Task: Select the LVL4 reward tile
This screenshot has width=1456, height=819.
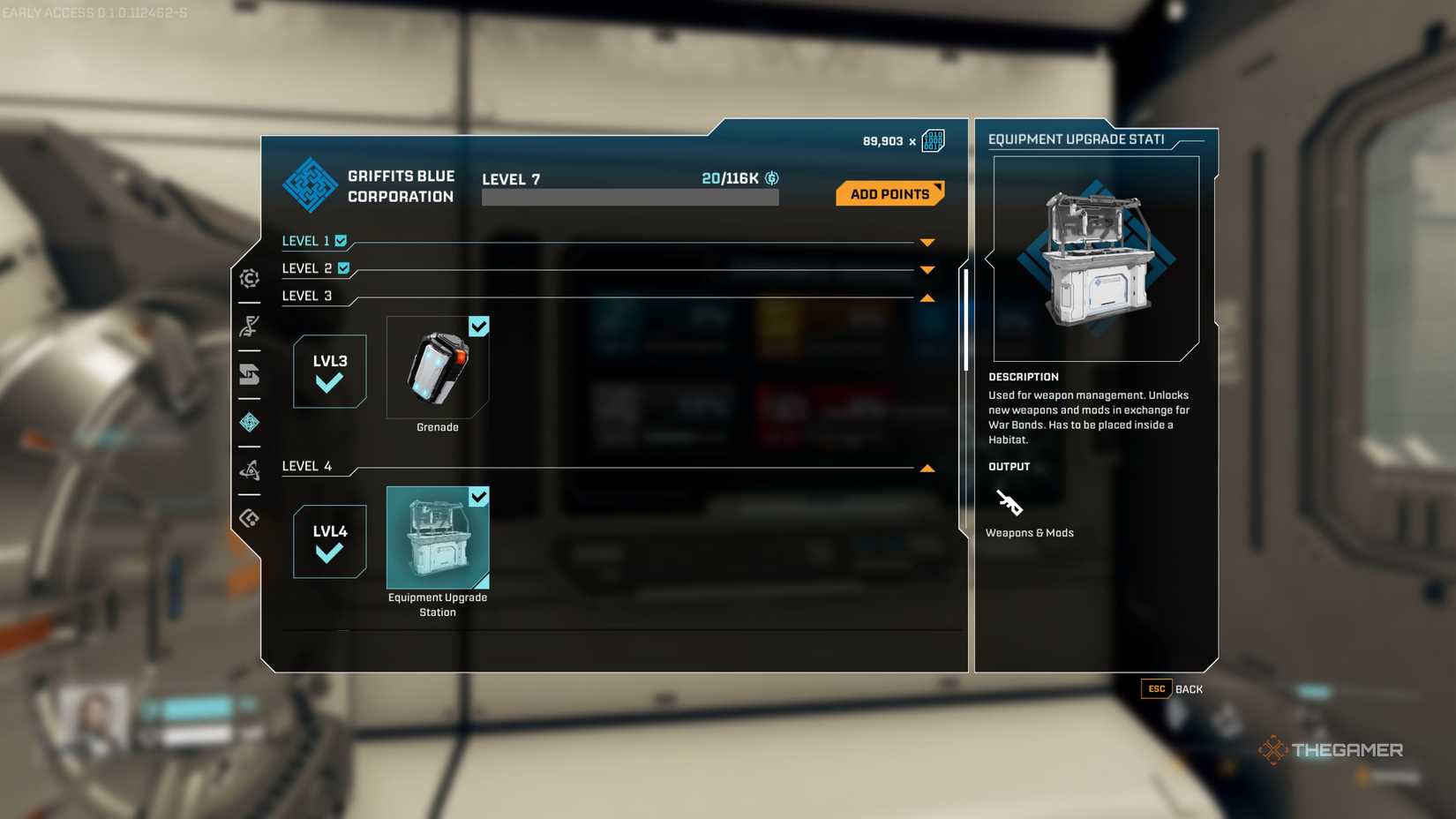Action: click(x=328, y=541)
